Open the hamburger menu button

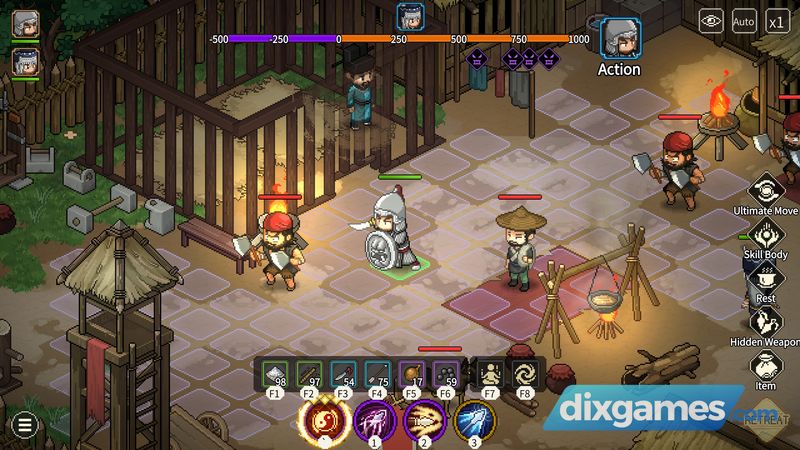point(24,425)
